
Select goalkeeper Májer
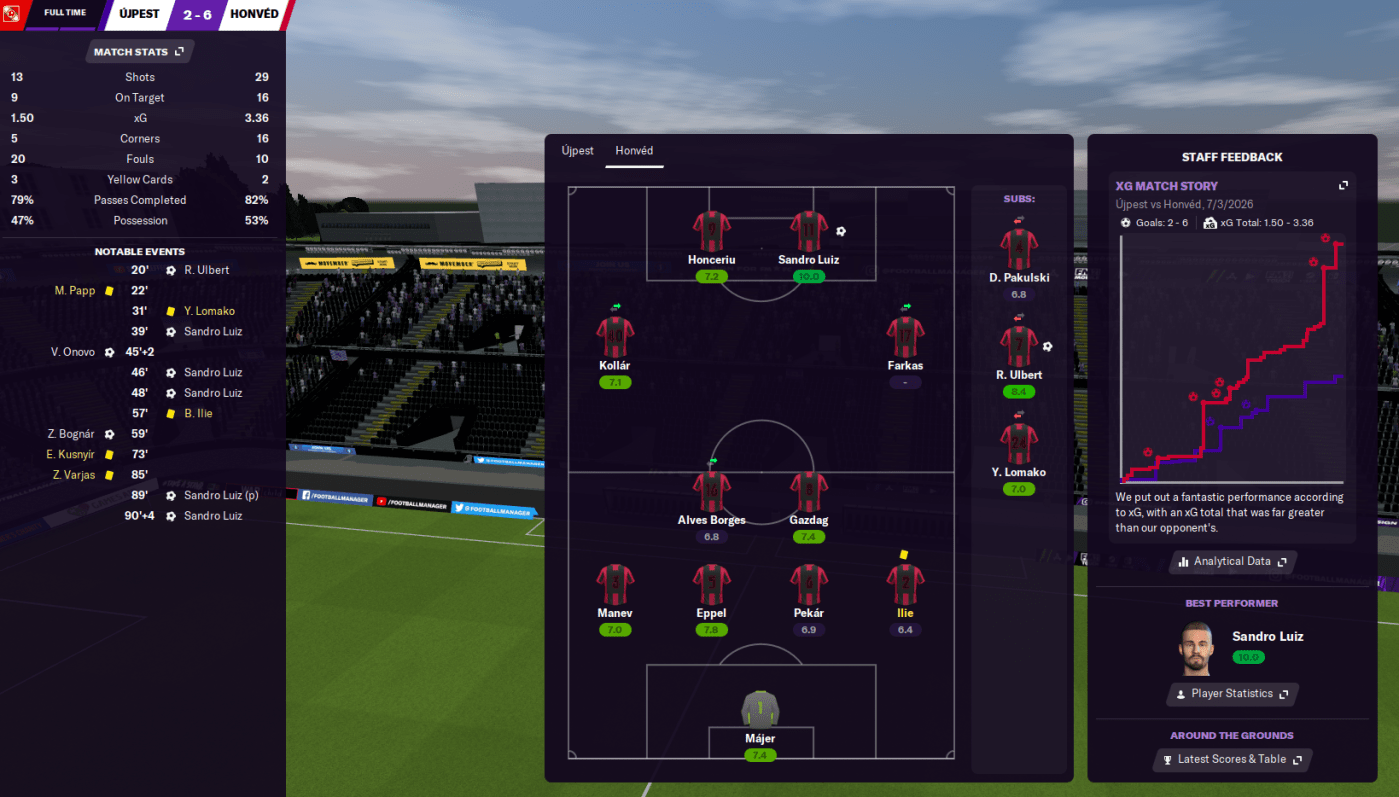click(x=760, y=710)
